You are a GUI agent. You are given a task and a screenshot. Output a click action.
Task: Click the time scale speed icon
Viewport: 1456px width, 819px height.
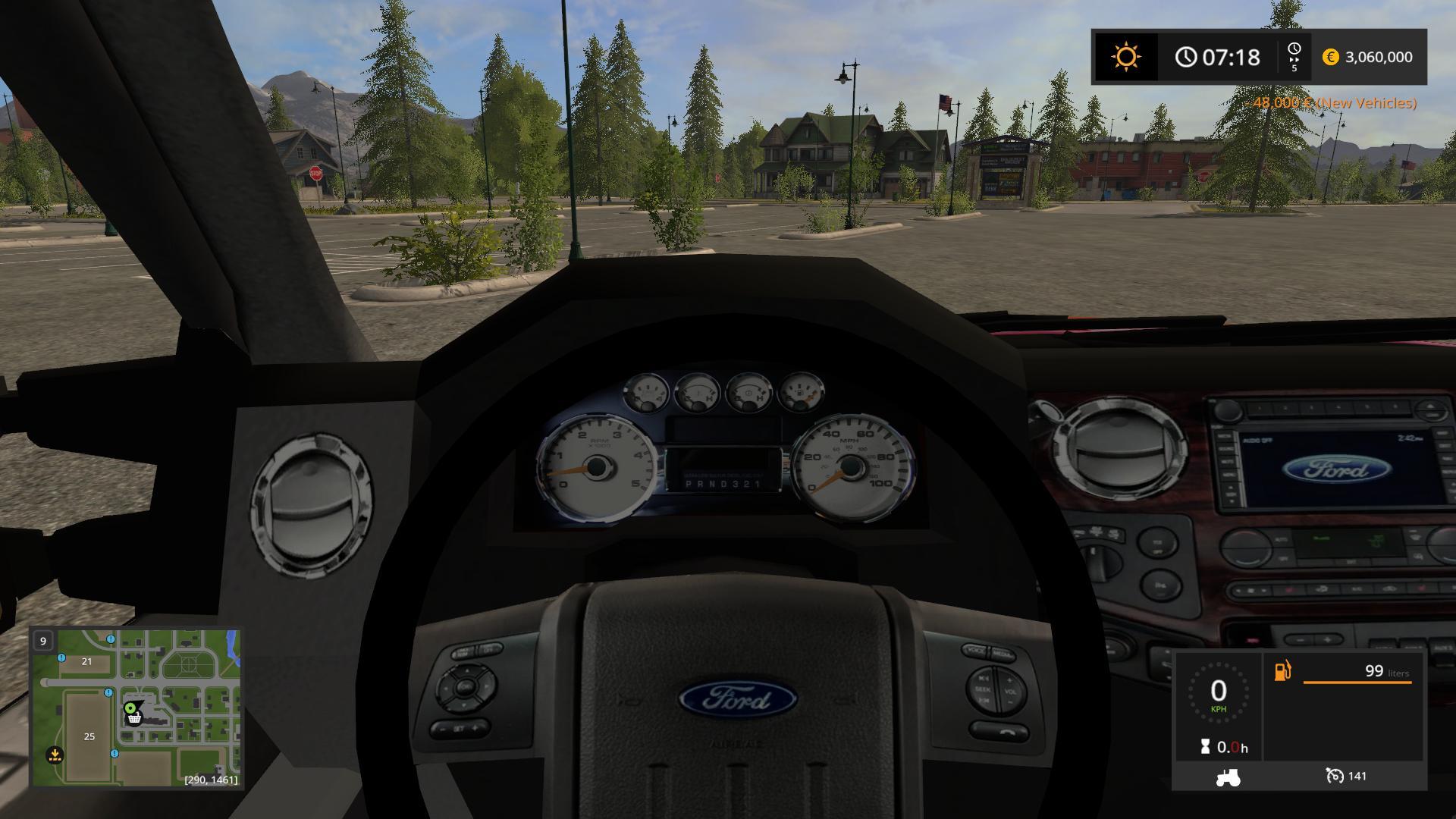point(1294,57)
